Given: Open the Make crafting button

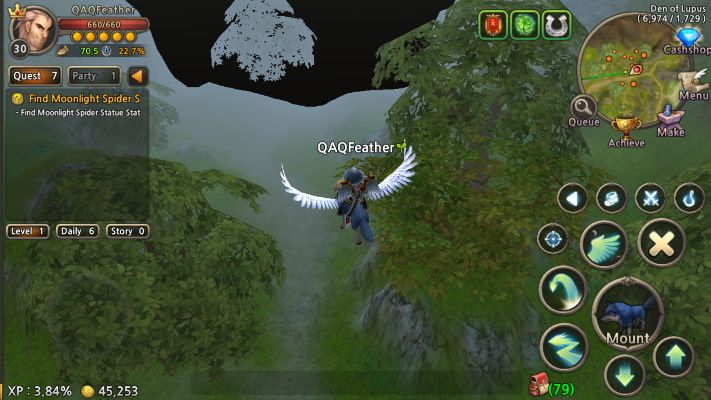Looking at the screenshot, I should [x=671, y=118].
